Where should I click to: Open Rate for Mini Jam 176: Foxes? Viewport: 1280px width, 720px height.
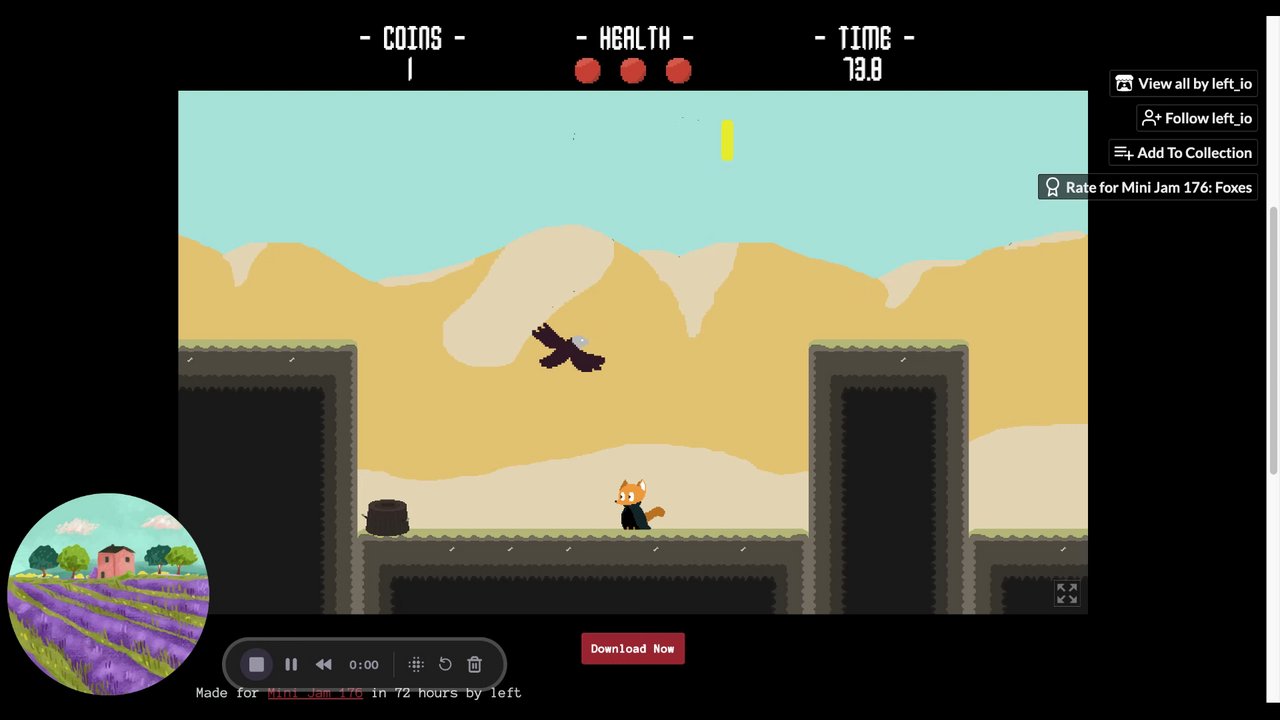coord(1147,187)
